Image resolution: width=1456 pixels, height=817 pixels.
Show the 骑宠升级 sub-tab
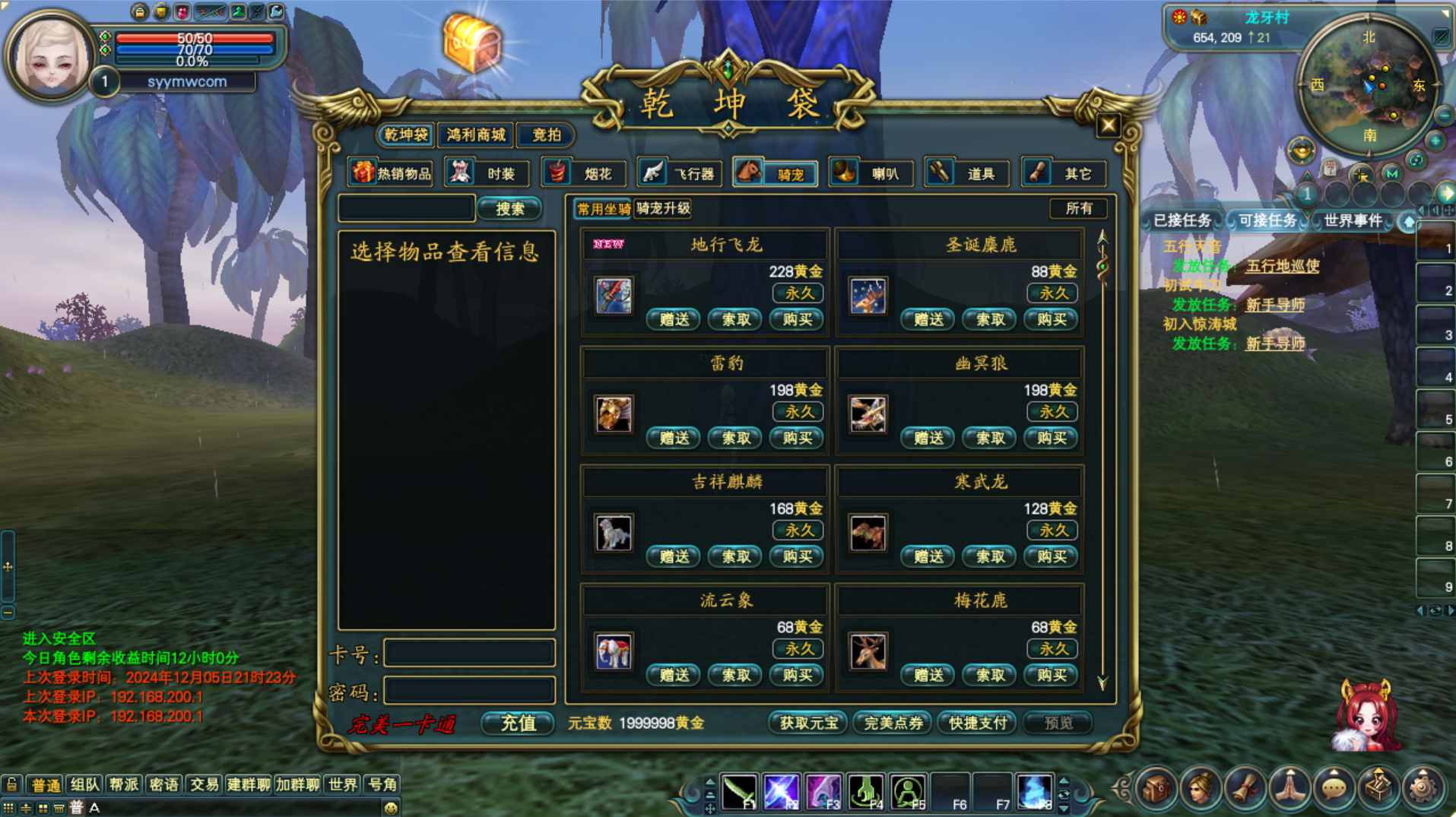[663, 208]
